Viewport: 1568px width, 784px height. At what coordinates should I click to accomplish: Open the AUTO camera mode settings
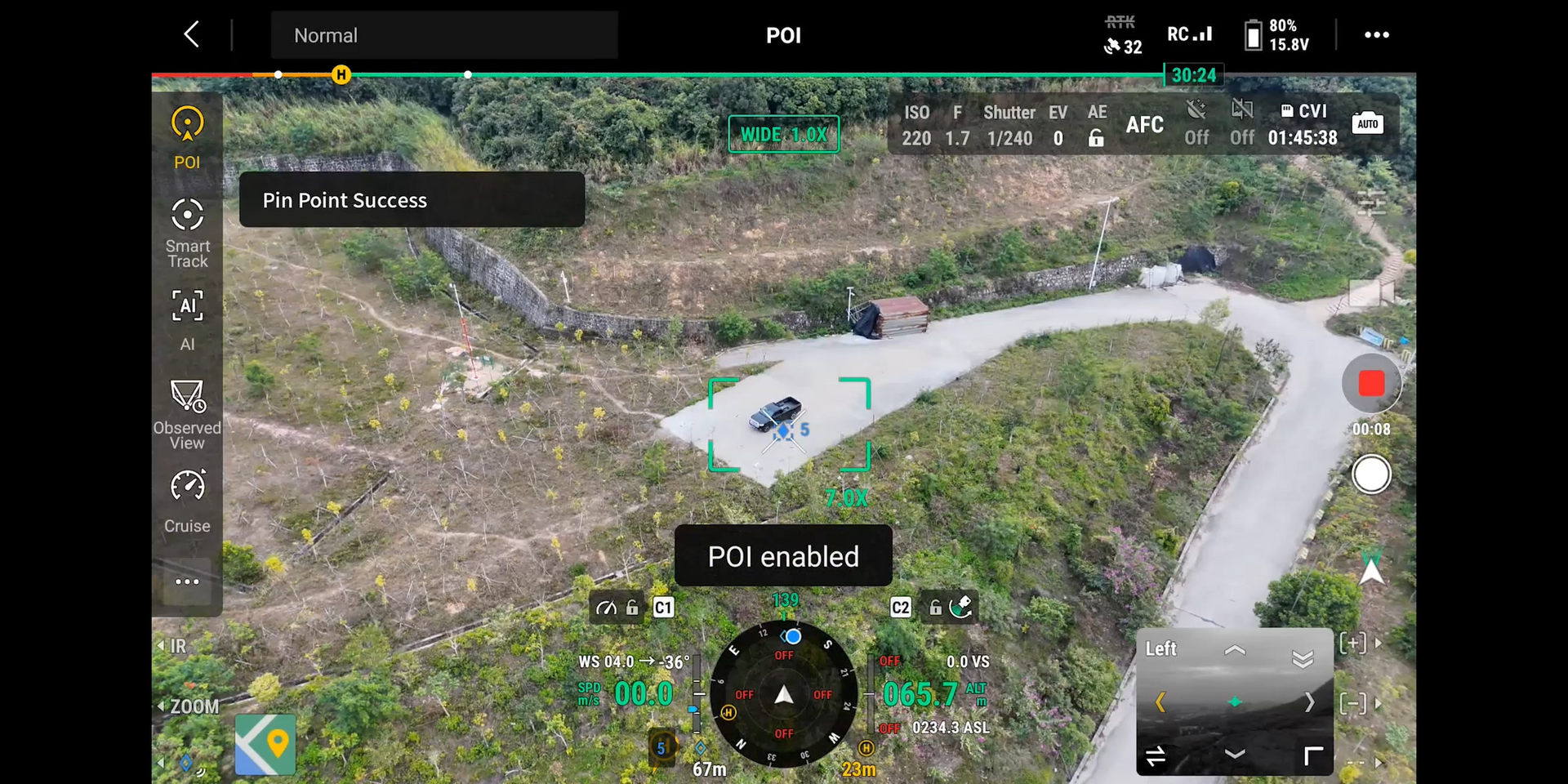[1367, 123]
